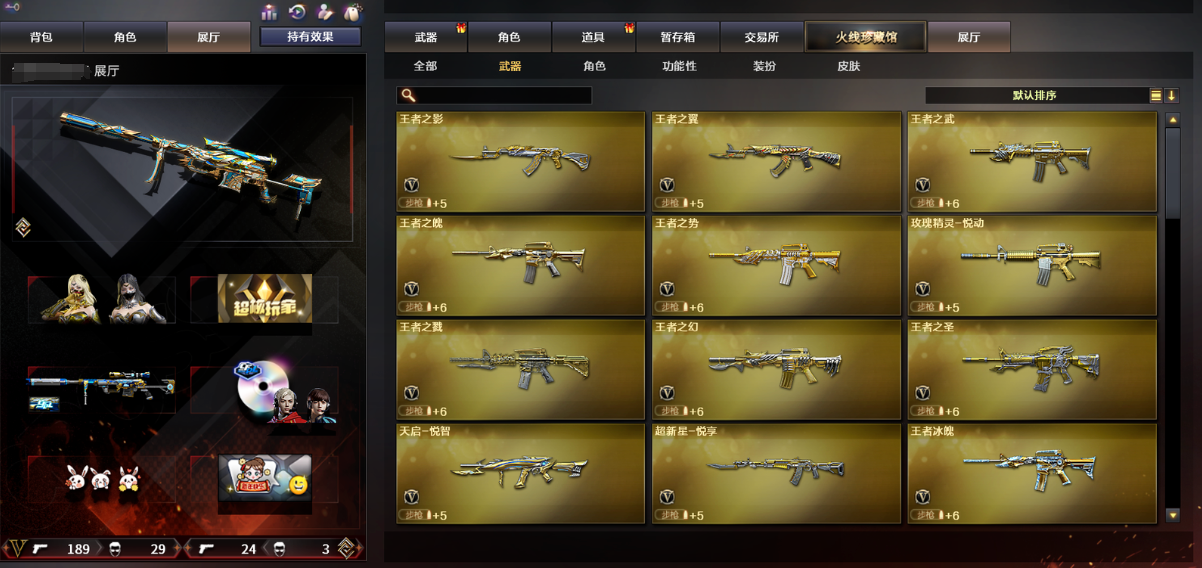The height and width of the screenshot is (568, 1202).
Task: Open the 角色 tab beside 背包
Action: (125, 37)
